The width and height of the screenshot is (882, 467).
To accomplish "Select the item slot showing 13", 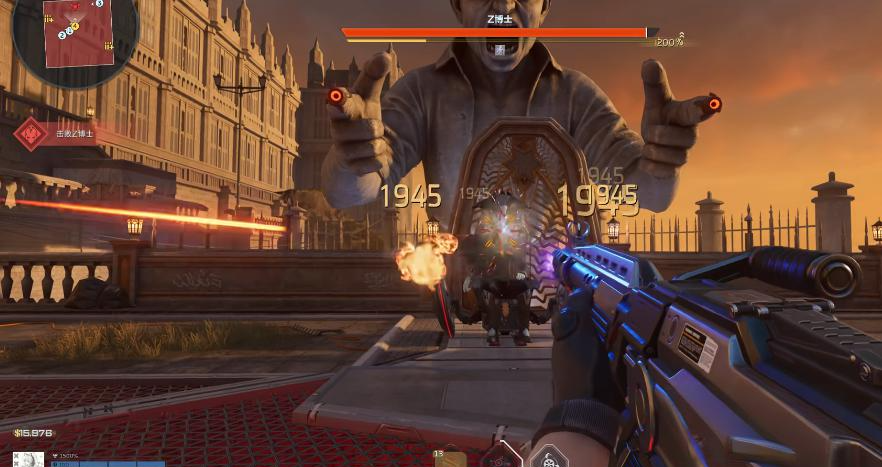I will tap(449, 458).
